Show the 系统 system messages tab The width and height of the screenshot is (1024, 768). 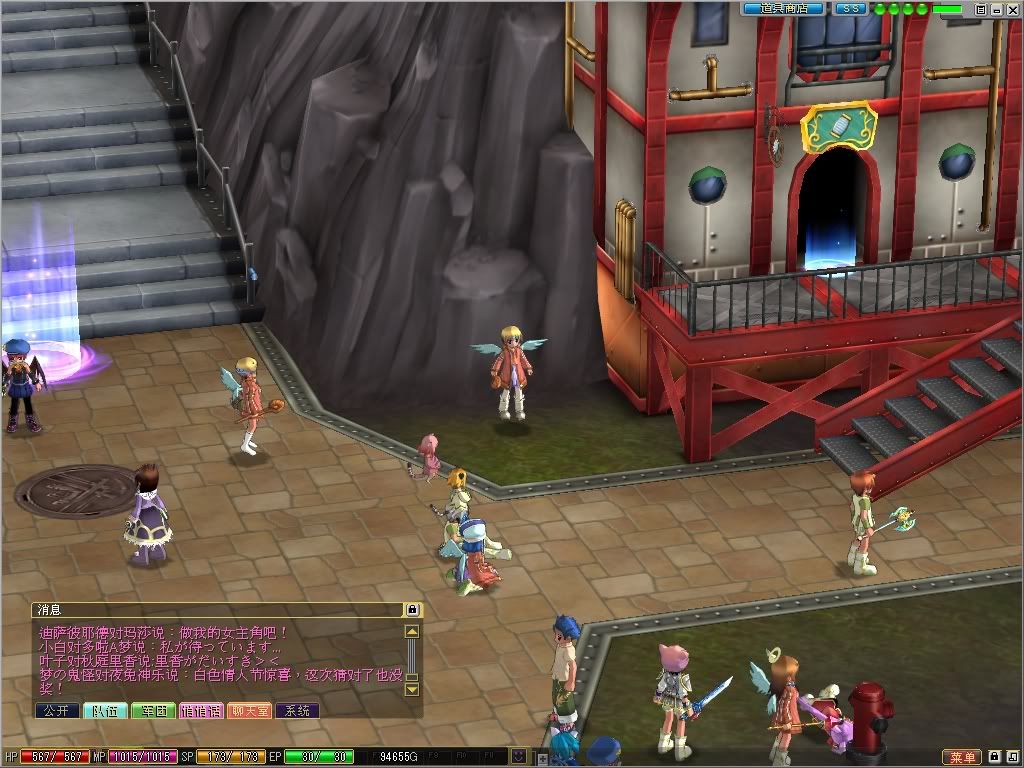click(x=297, y=711)
